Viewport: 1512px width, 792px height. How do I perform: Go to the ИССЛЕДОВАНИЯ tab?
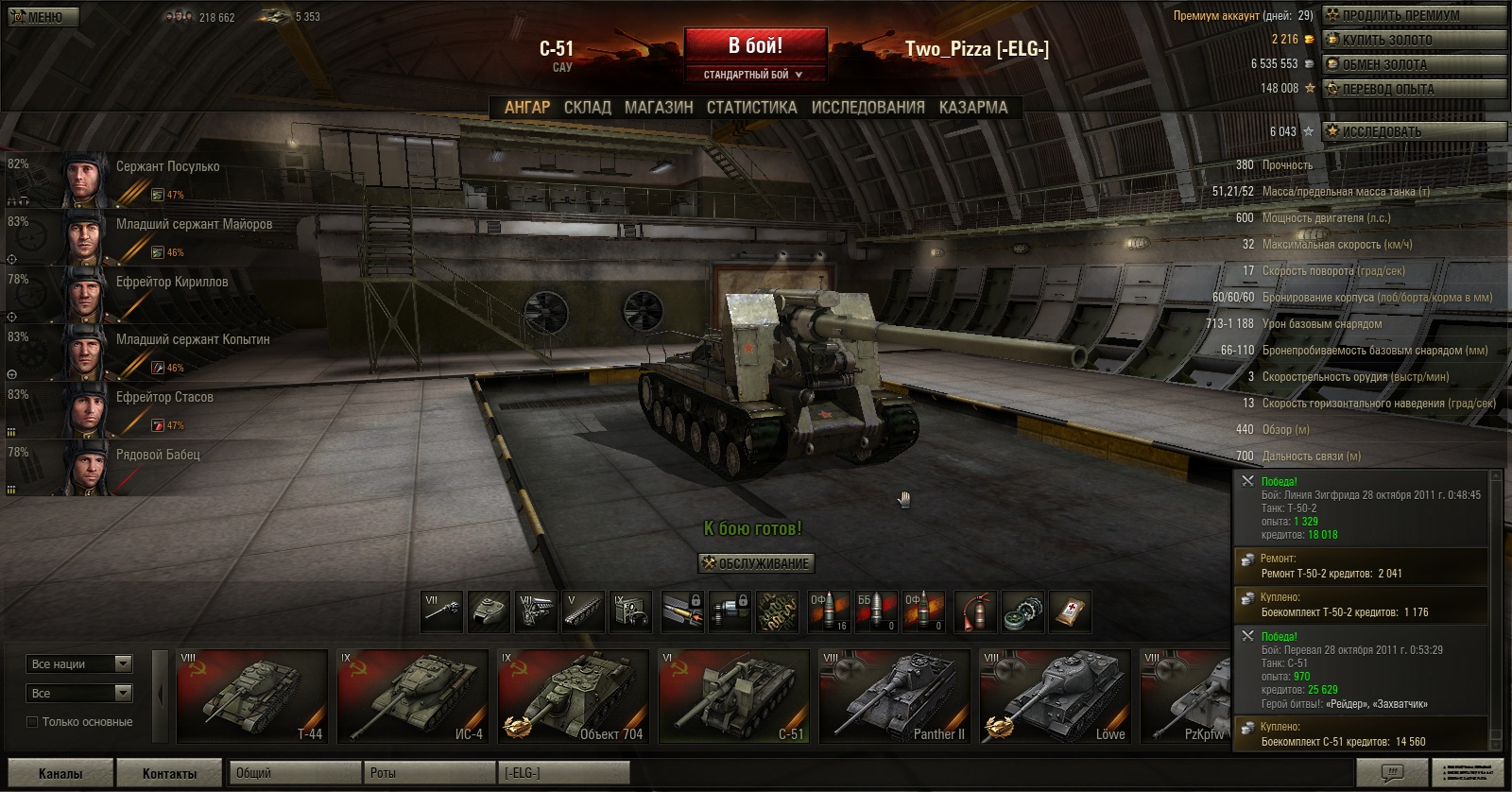coord(868,108)
